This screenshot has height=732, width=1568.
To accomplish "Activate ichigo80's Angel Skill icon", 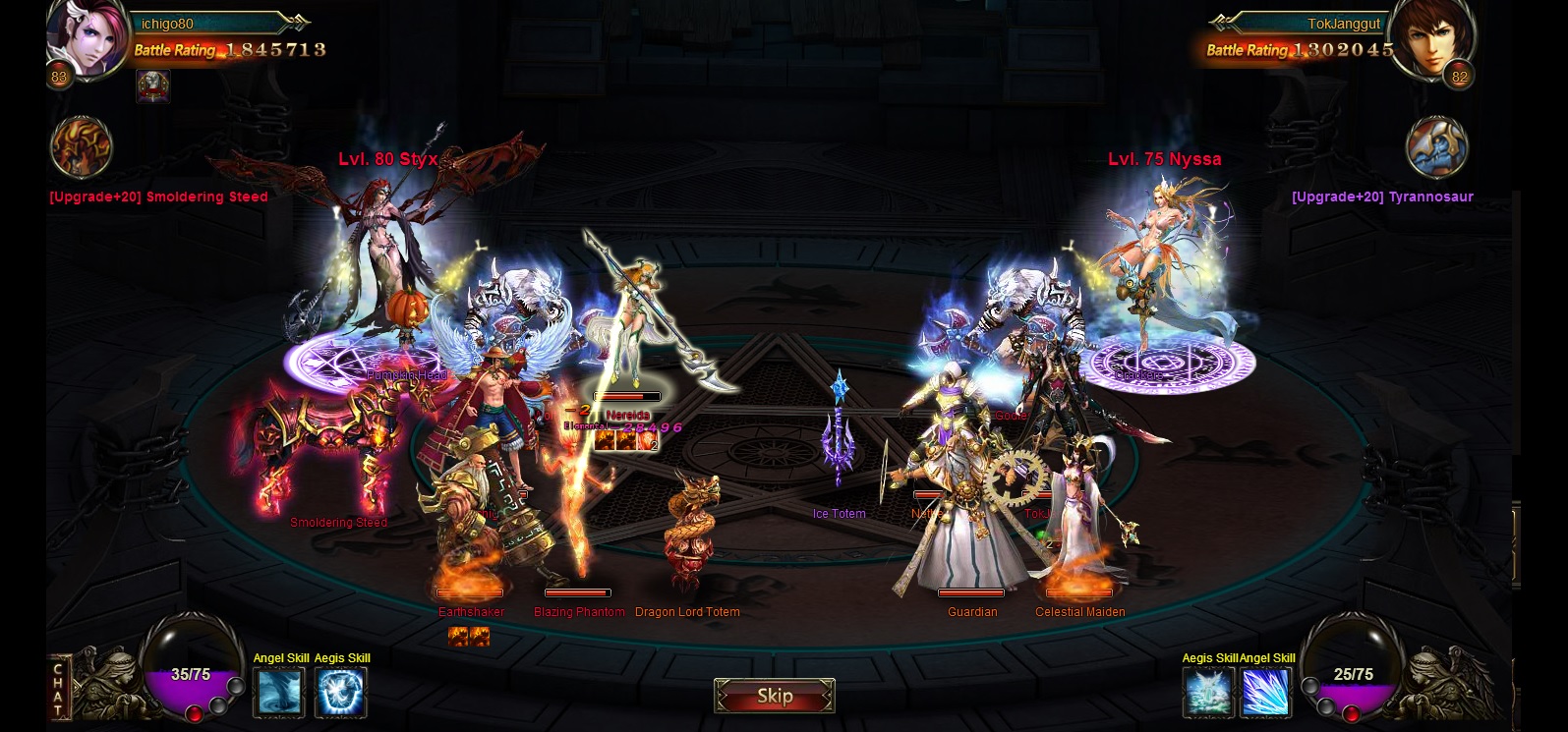I will [x=279, y=692].
